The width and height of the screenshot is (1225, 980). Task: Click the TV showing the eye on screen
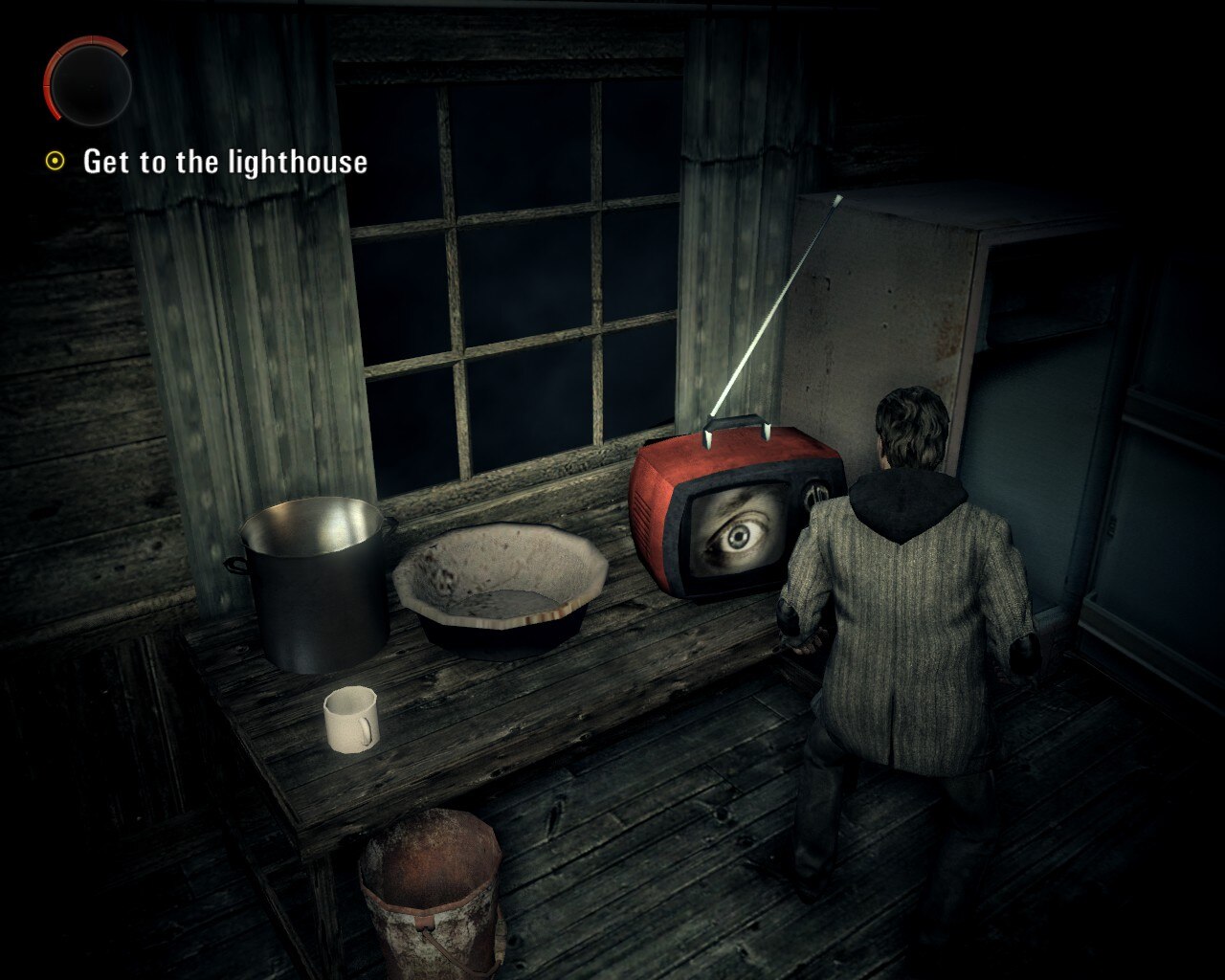point(732,522)
